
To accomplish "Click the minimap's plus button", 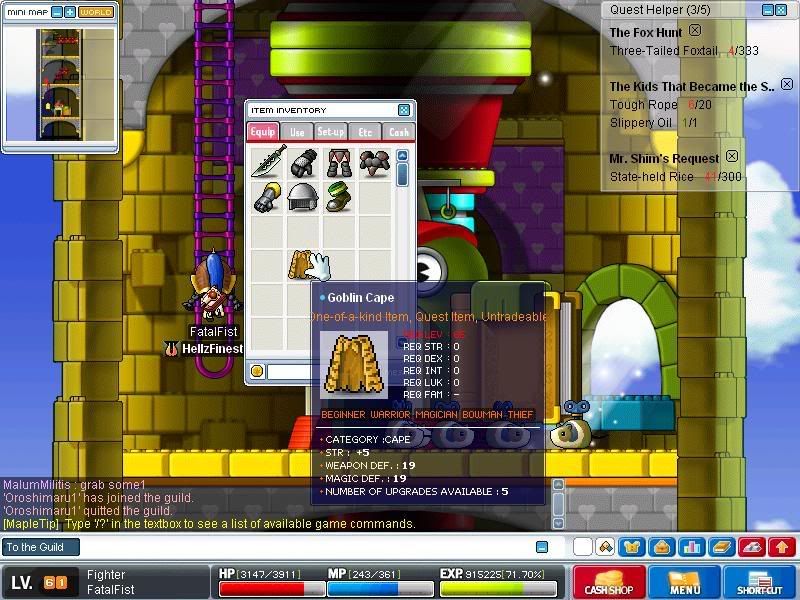I will 70,12.
